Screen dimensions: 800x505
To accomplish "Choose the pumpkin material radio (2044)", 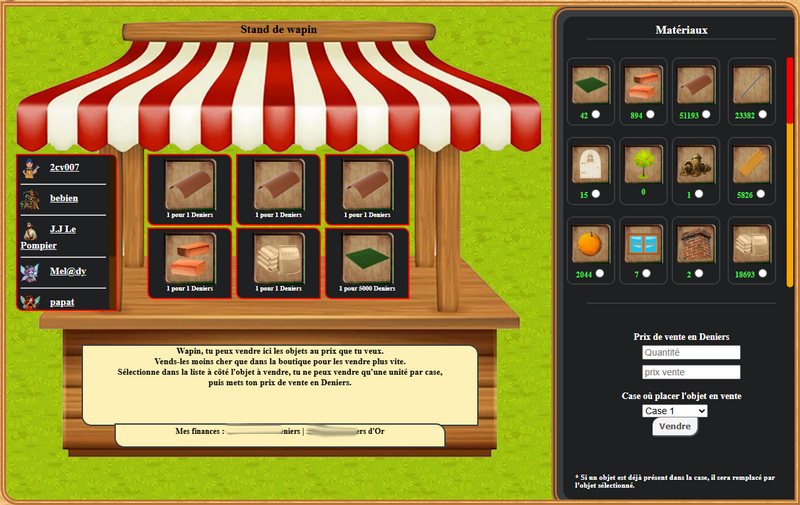I will point(597,273).
